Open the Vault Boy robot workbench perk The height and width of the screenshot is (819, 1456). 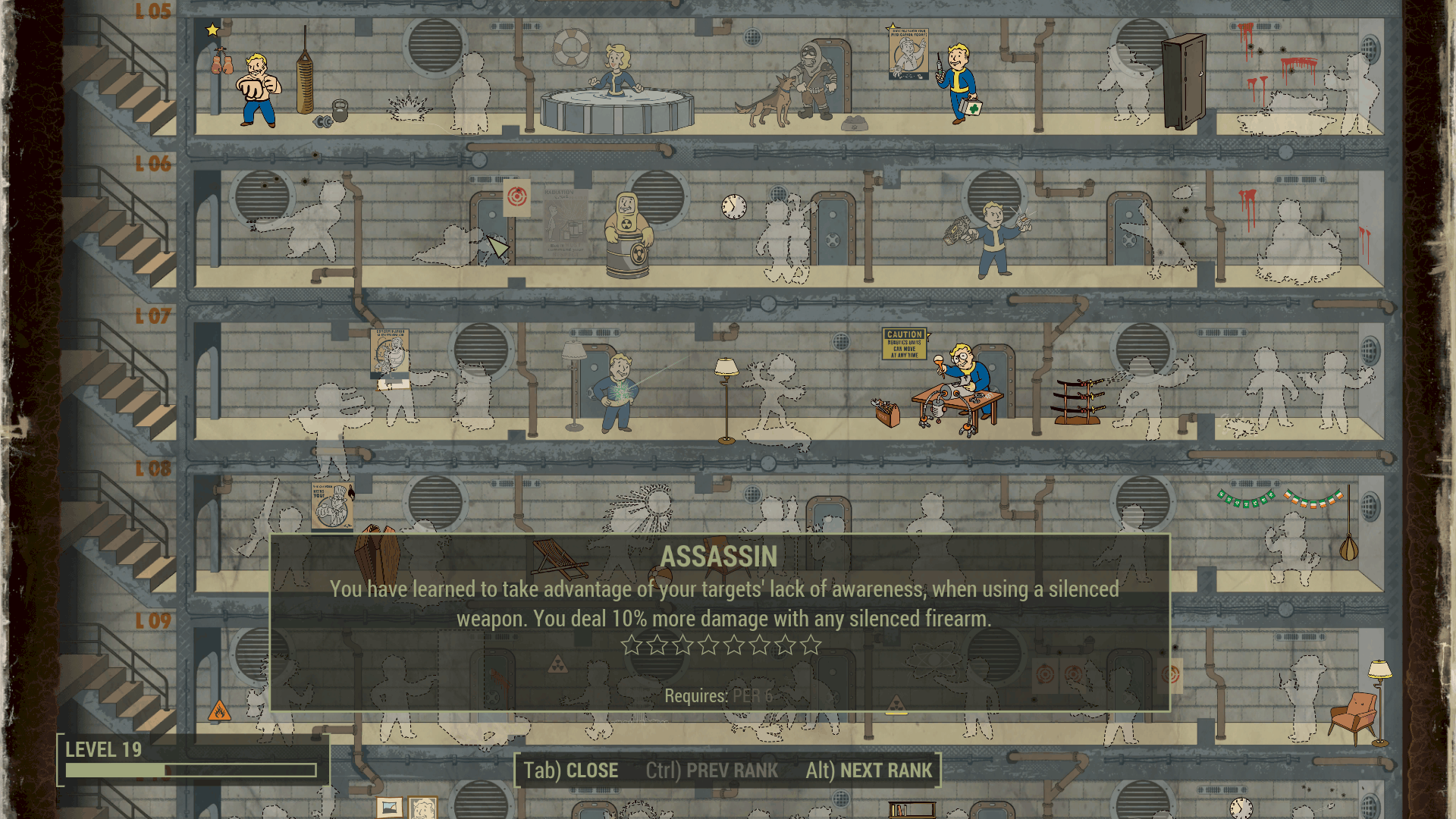(959, 391)
